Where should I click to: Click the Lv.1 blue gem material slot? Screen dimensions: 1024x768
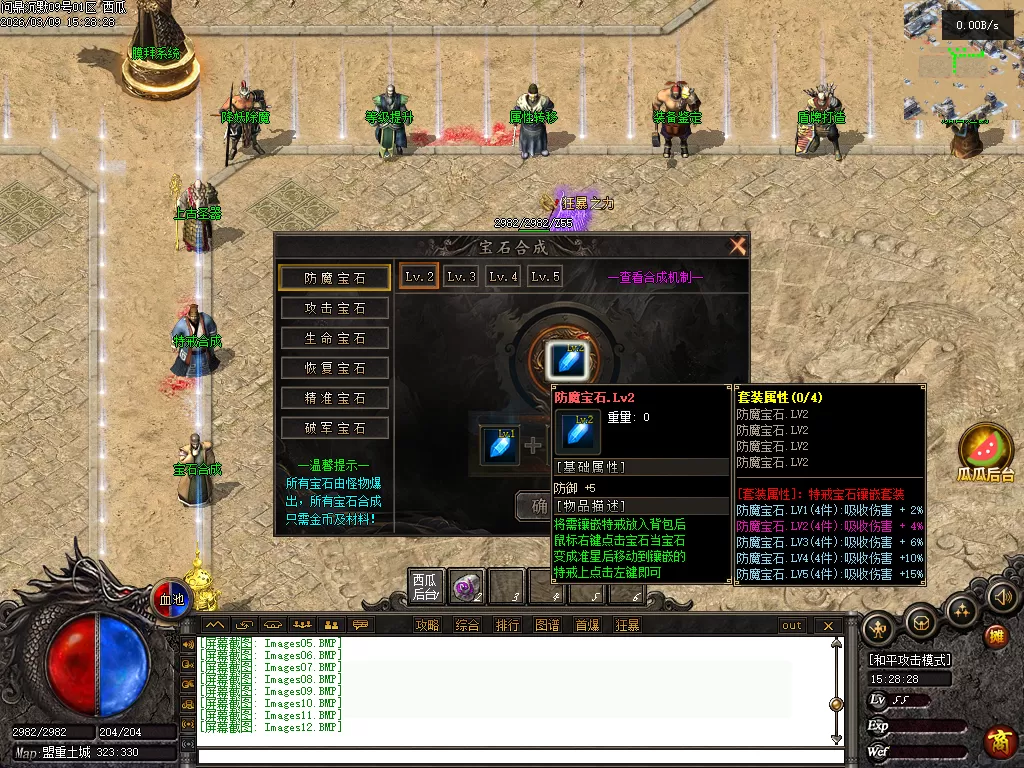[x=501, y=444]
